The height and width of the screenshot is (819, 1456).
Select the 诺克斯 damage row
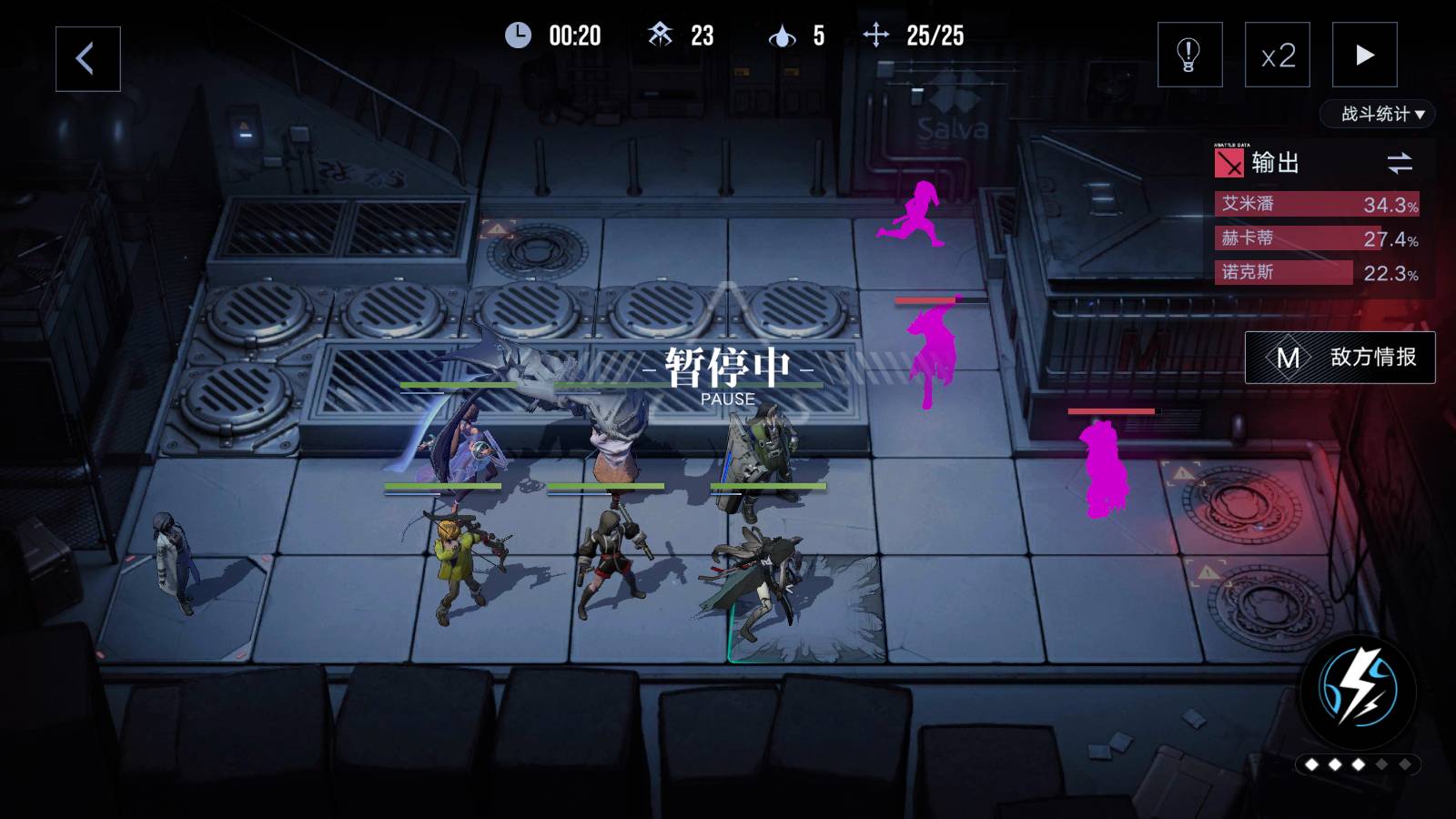(x=1317, y=272)
